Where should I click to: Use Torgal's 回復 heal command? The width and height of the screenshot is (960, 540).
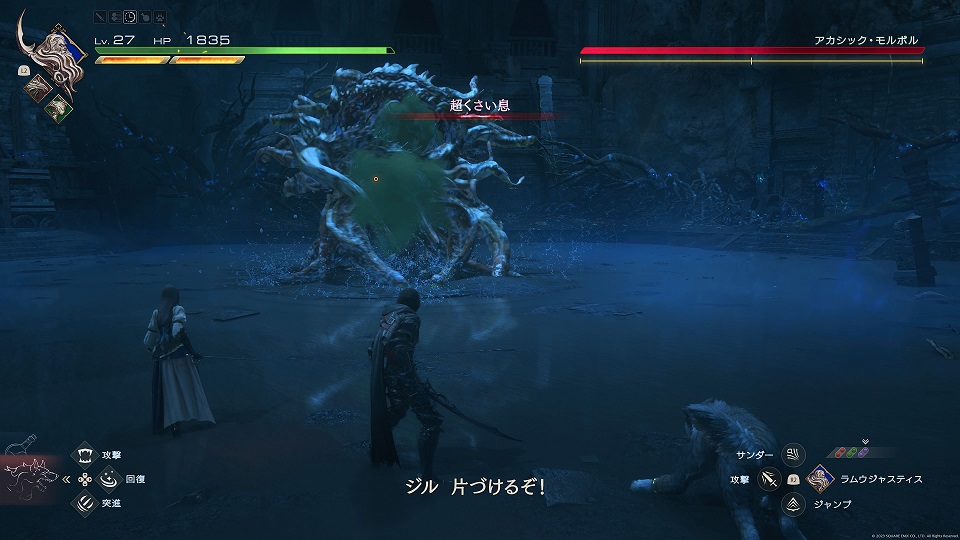(107, 479)
